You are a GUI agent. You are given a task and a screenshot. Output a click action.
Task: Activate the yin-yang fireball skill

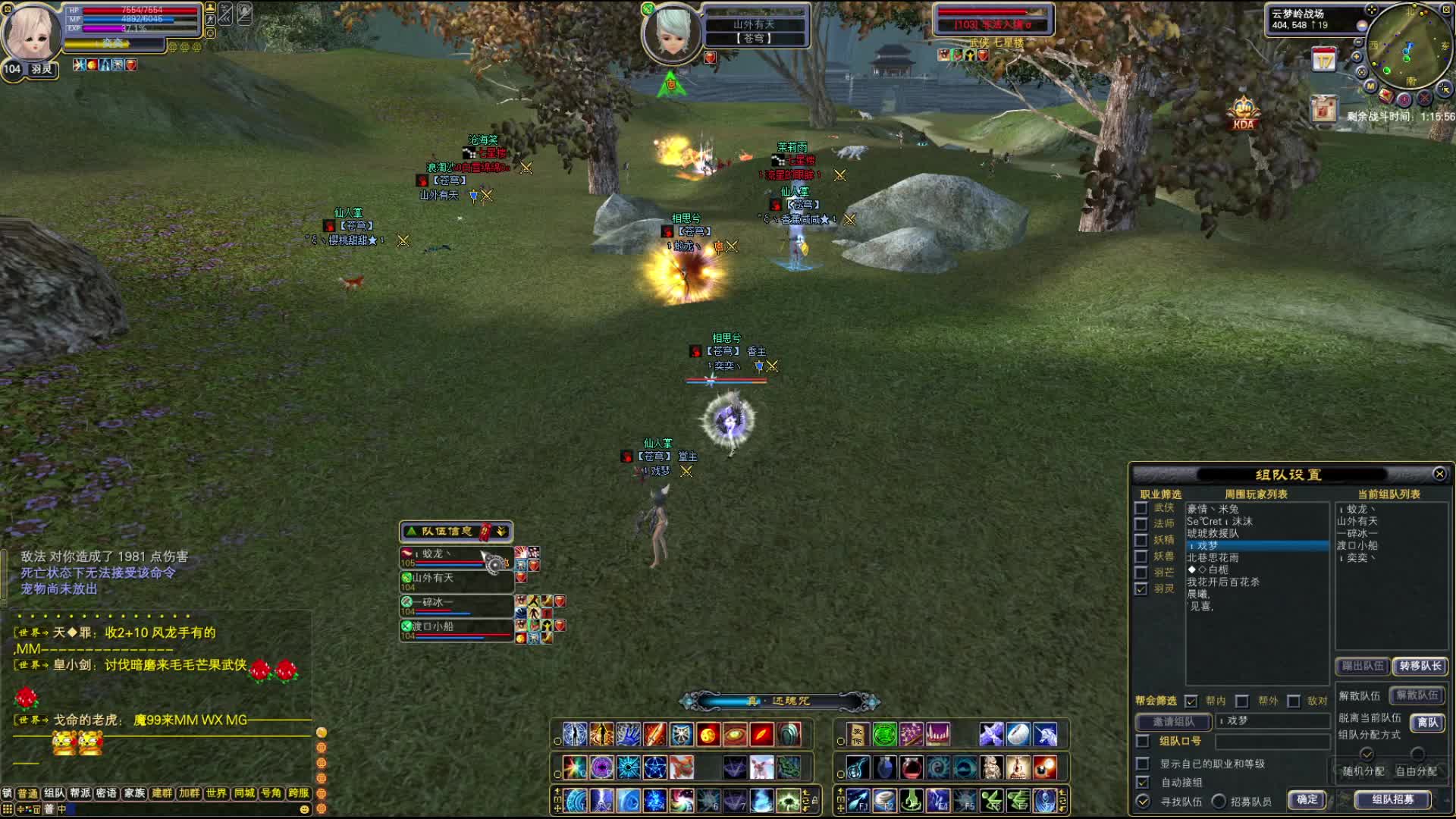pos(708,734)
